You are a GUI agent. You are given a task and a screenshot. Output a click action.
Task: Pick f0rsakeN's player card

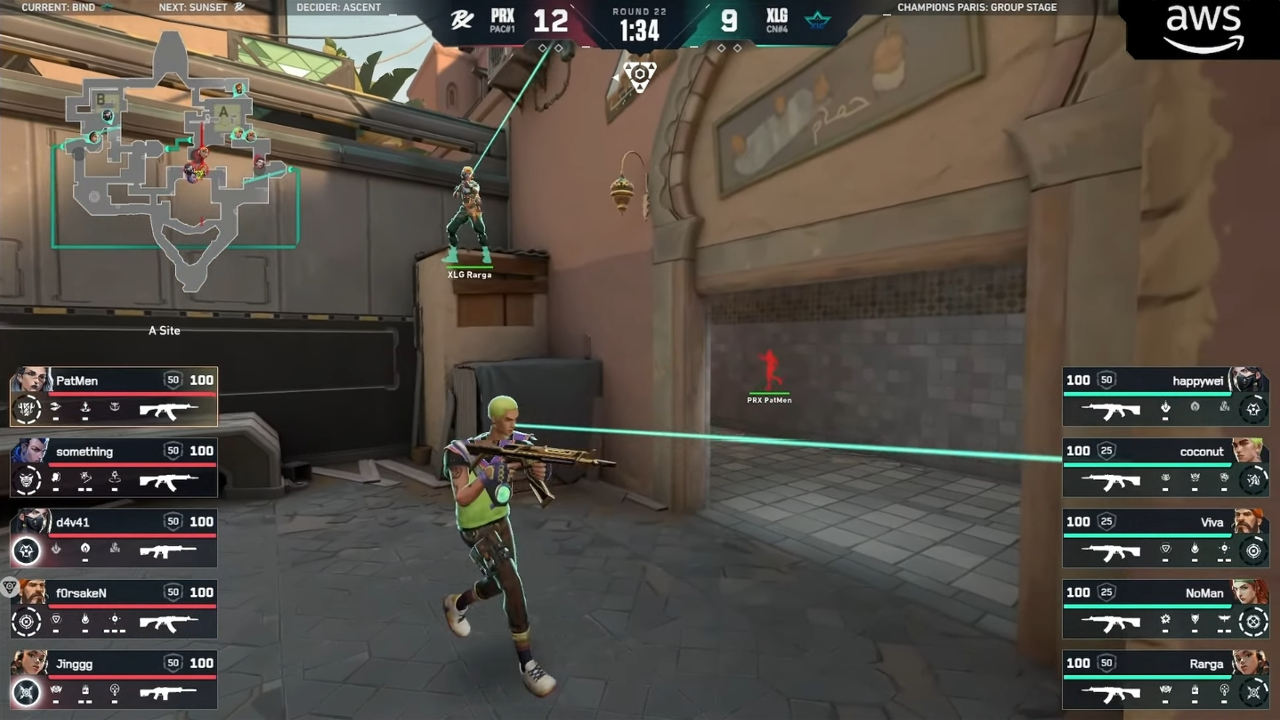pos(114,609)
